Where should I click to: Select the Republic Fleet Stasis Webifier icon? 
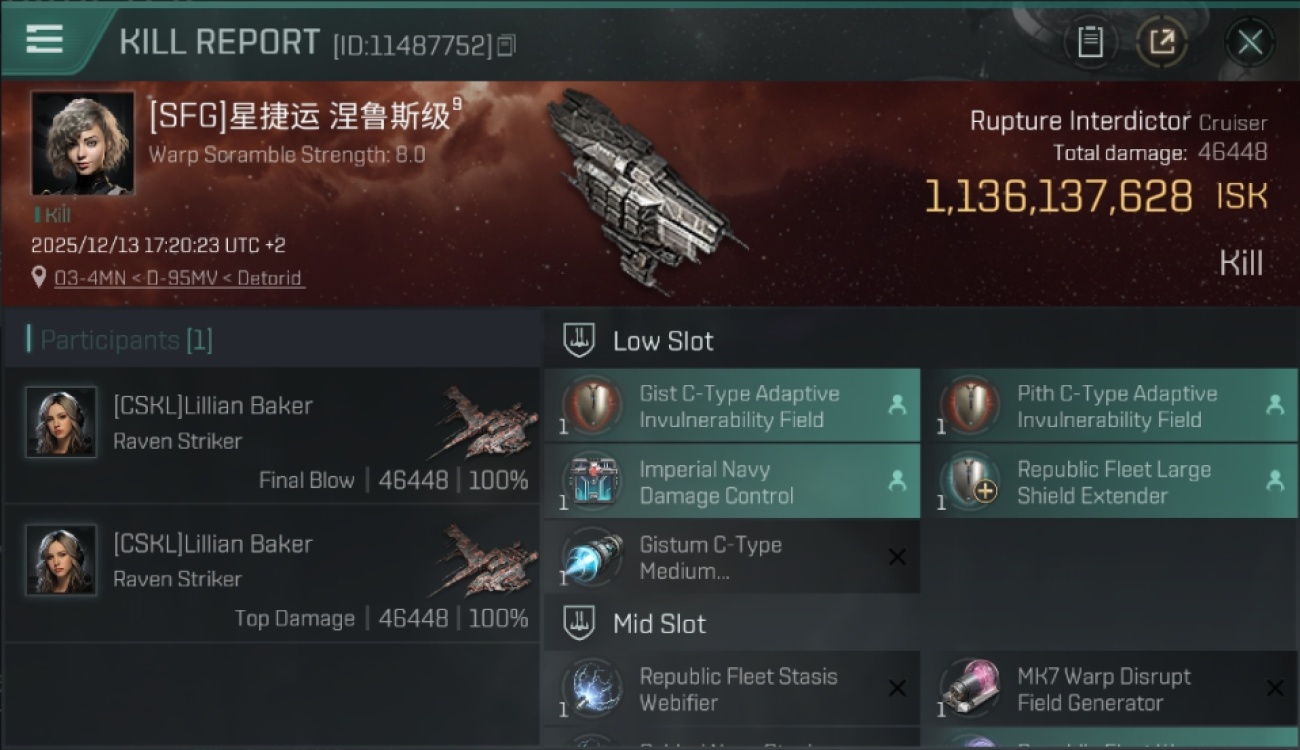point(591,688)
